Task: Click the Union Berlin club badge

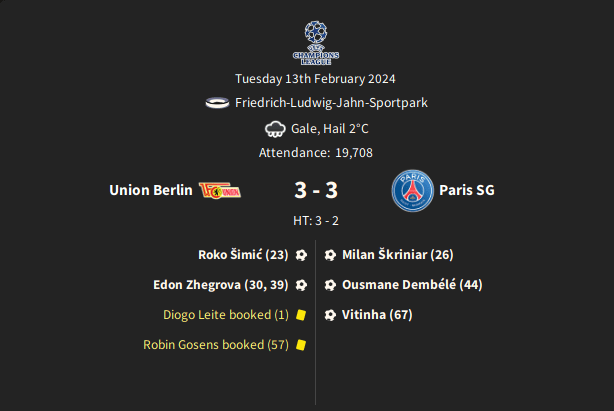Action: click(x=221, y=190)
